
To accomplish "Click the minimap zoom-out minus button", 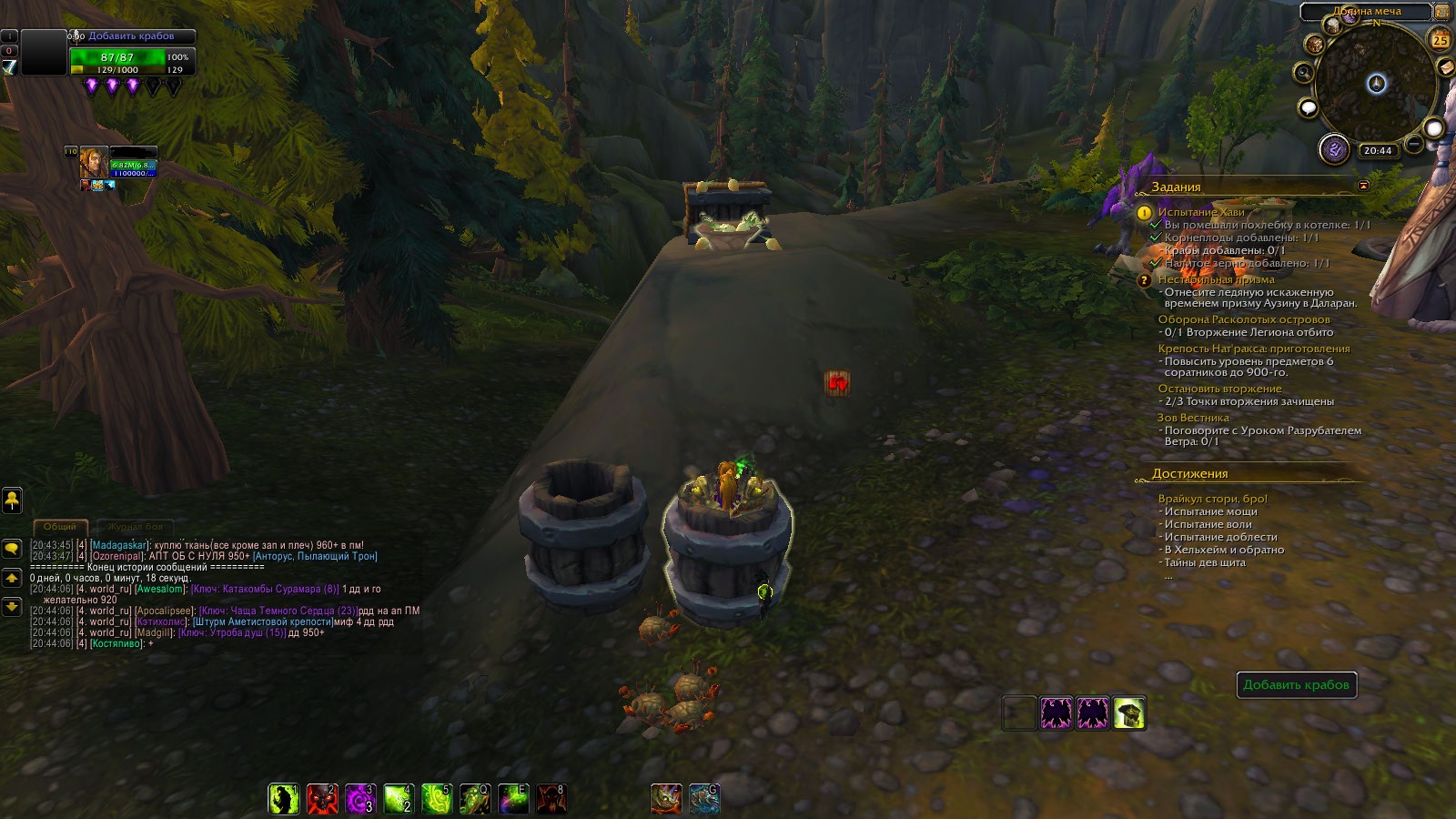I will (x=1413, y=144).
